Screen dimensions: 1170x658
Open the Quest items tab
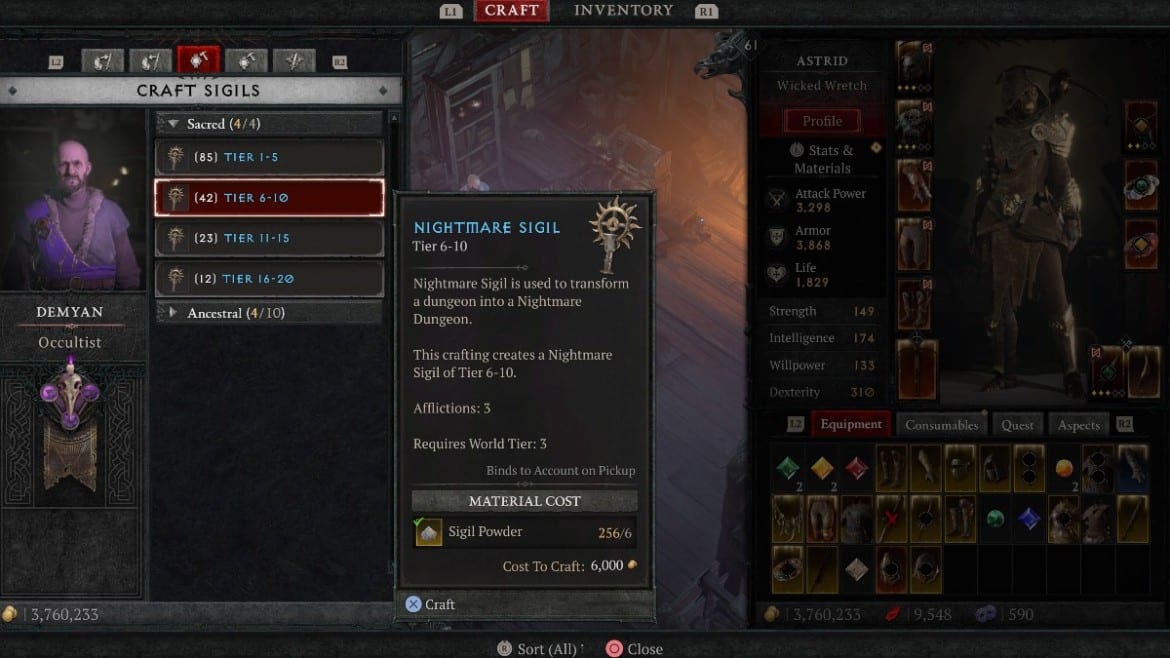(x=1017, y=424)
